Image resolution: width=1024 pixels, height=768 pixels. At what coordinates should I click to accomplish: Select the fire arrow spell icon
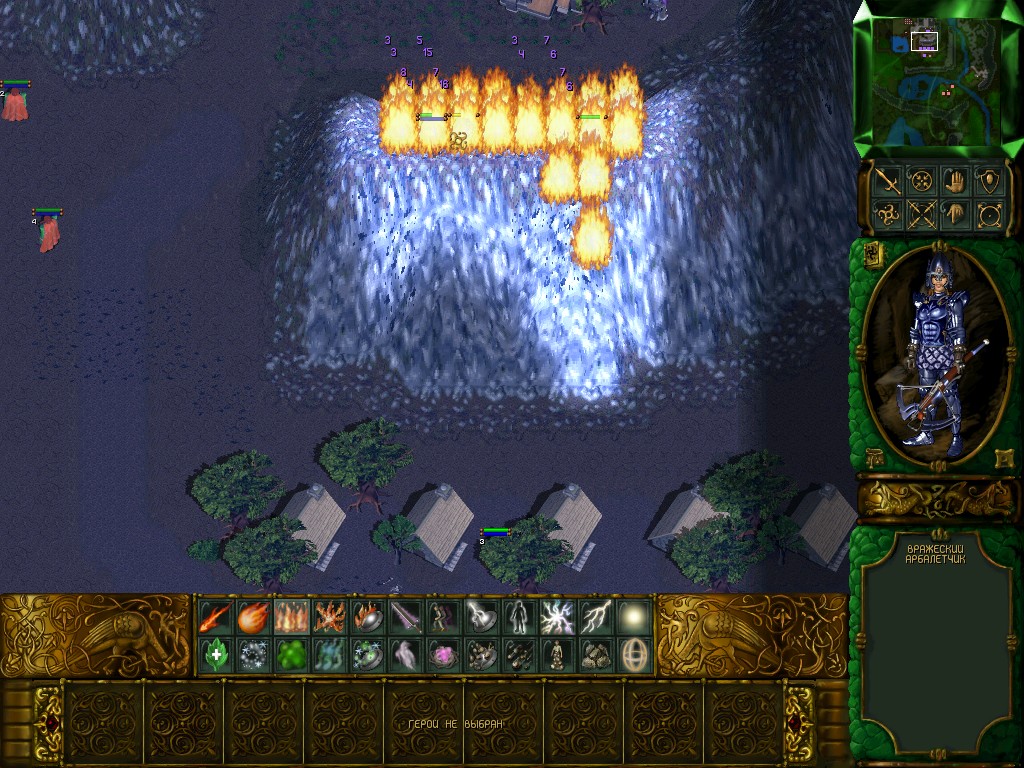click(215, 617)
